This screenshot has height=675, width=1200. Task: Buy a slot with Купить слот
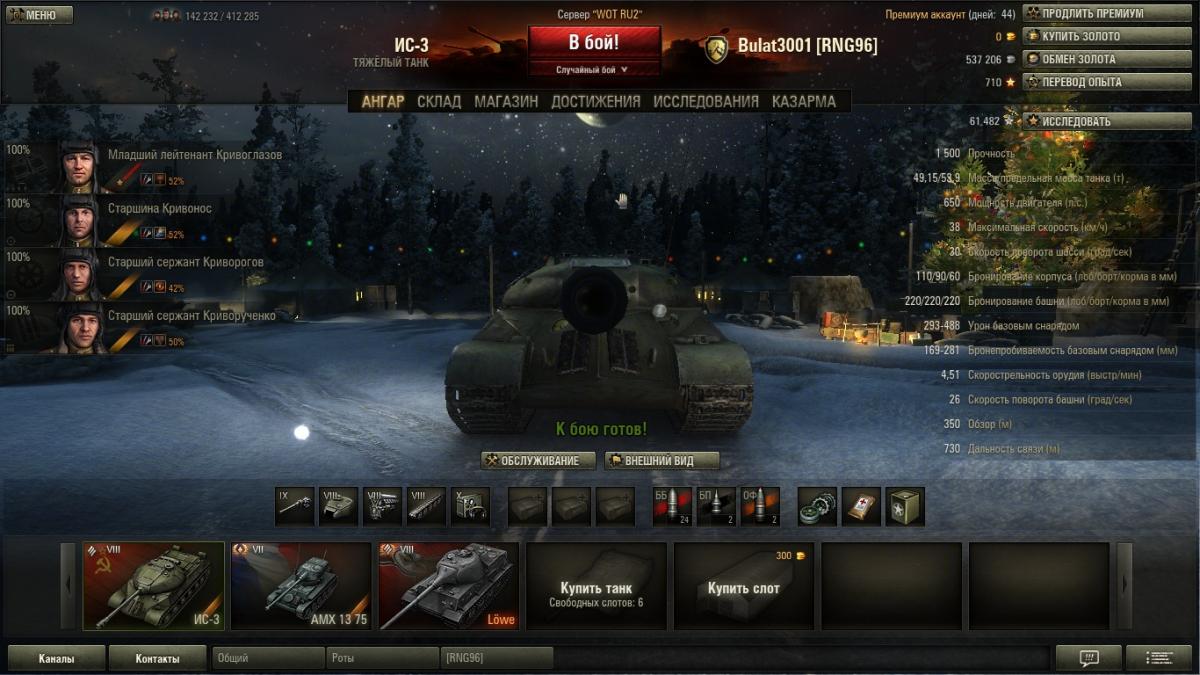pos(744,586)
